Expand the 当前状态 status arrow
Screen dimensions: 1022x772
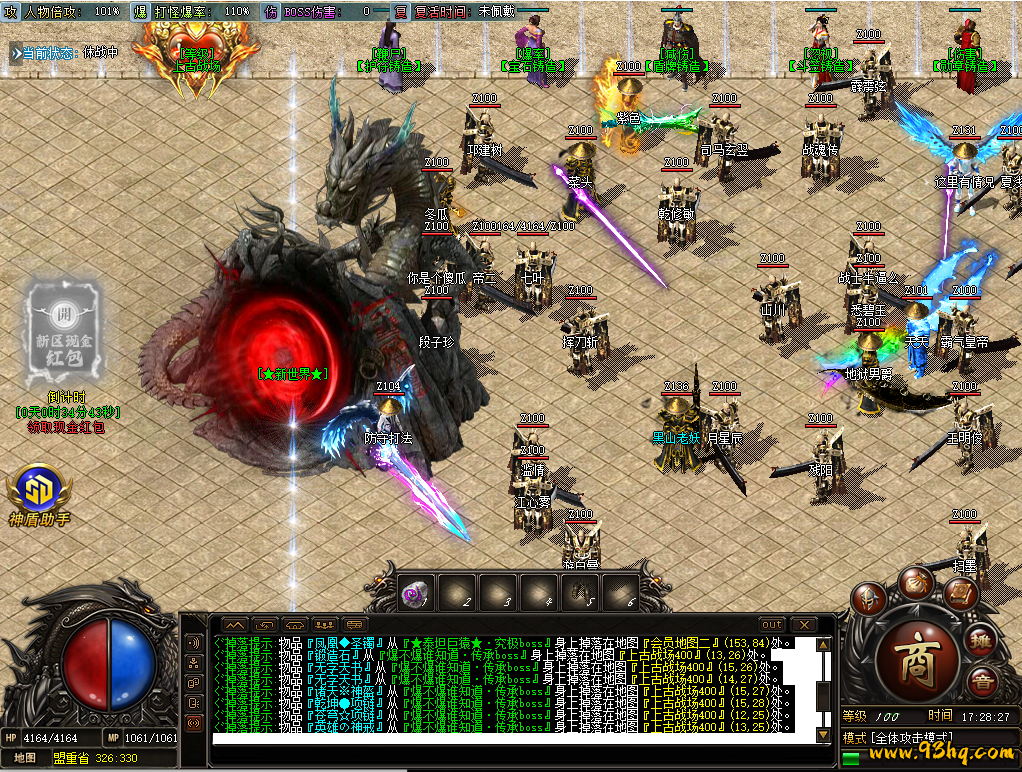pos(15,52)
